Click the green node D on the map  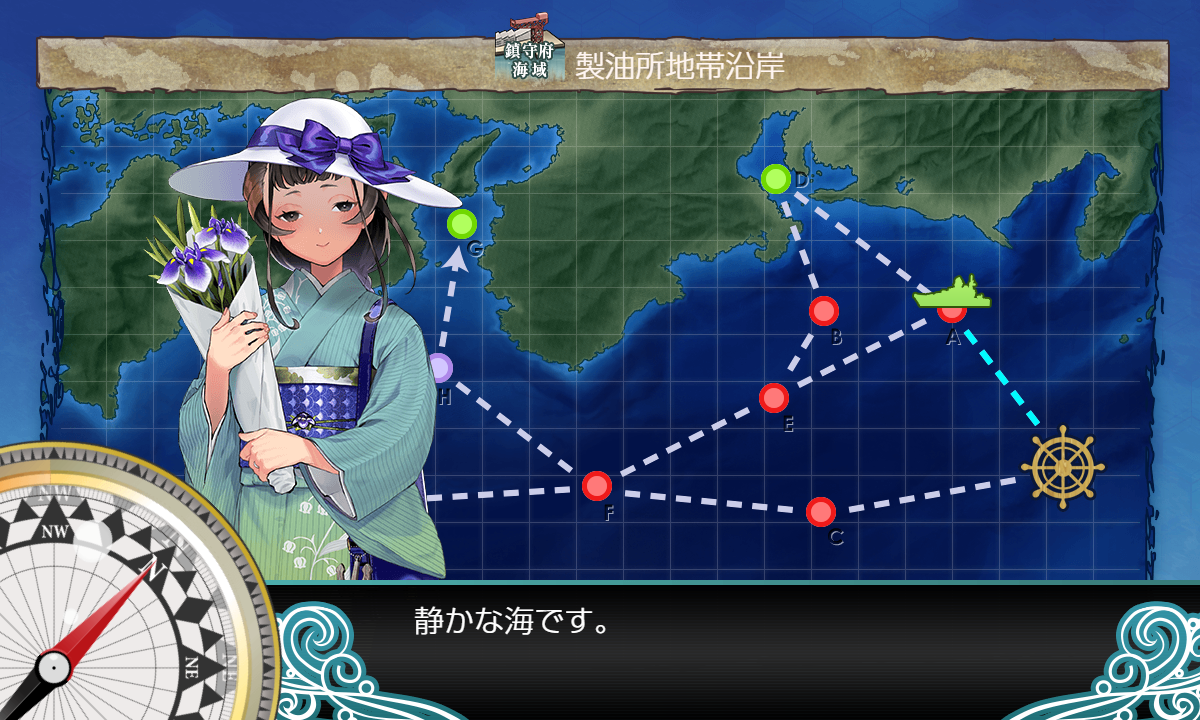pyautogui.click(x=775, y=179)
